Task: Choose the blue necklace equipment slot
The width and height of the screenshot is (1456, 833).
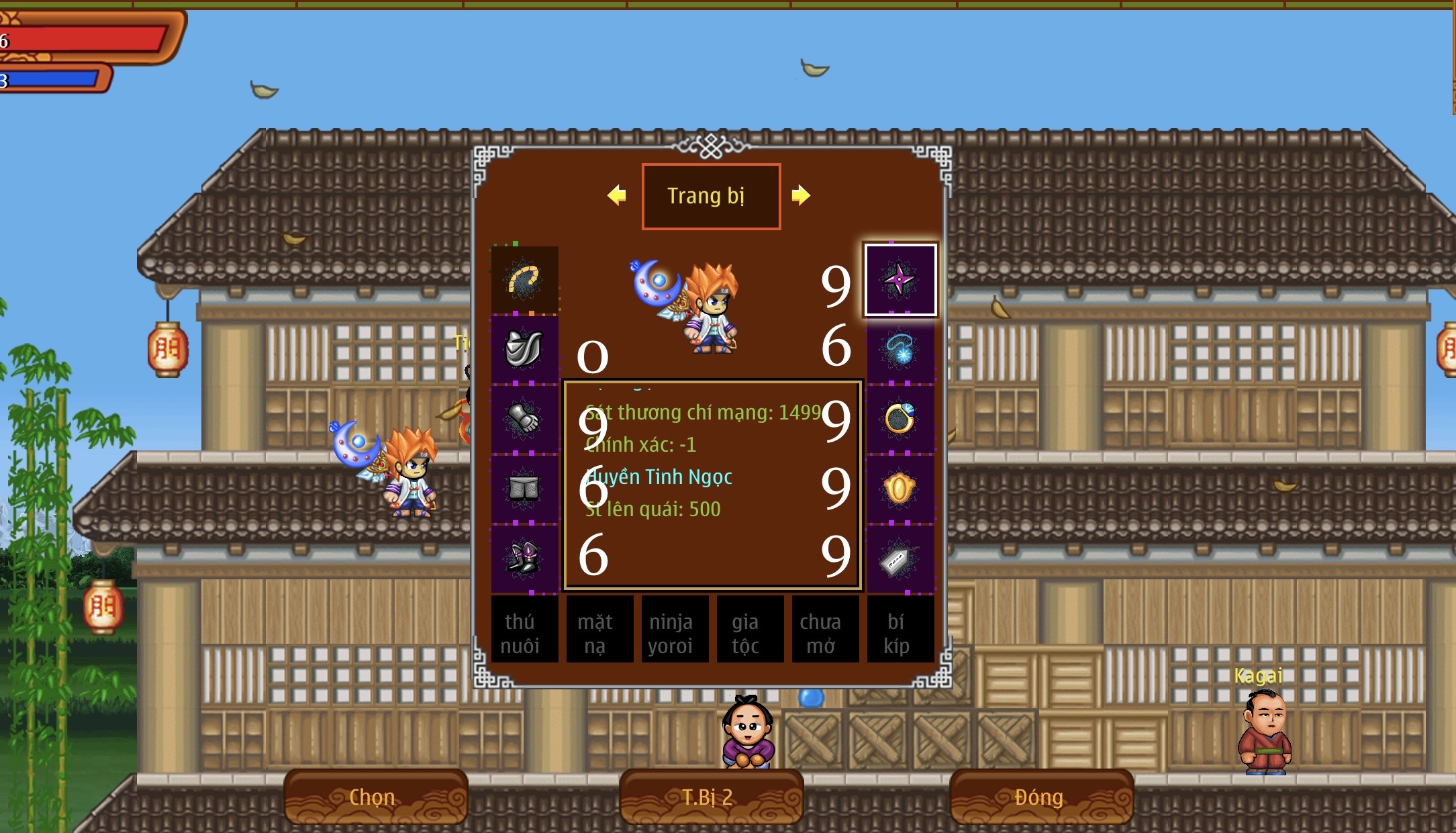Action: (x=900, y=350)
